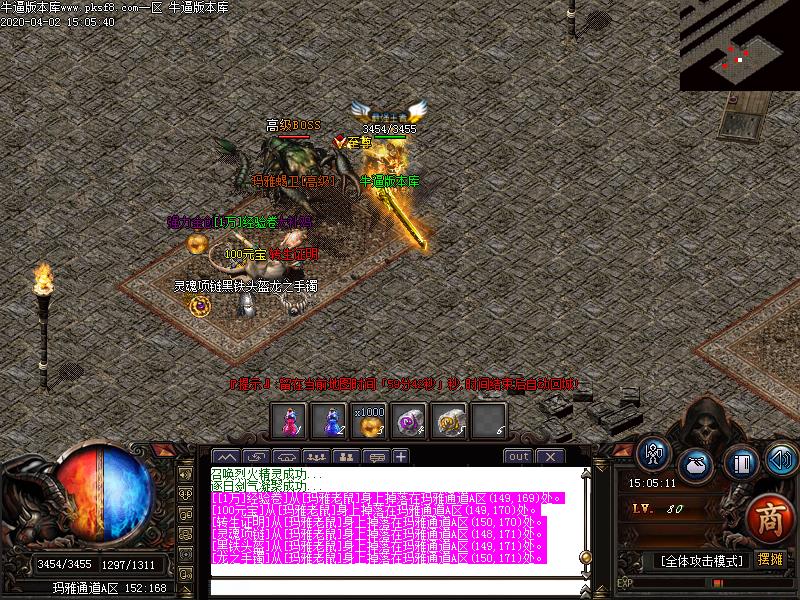Open the bag inventory icon
This screenshot has width=800, height=600.
[x=695, y=464]
